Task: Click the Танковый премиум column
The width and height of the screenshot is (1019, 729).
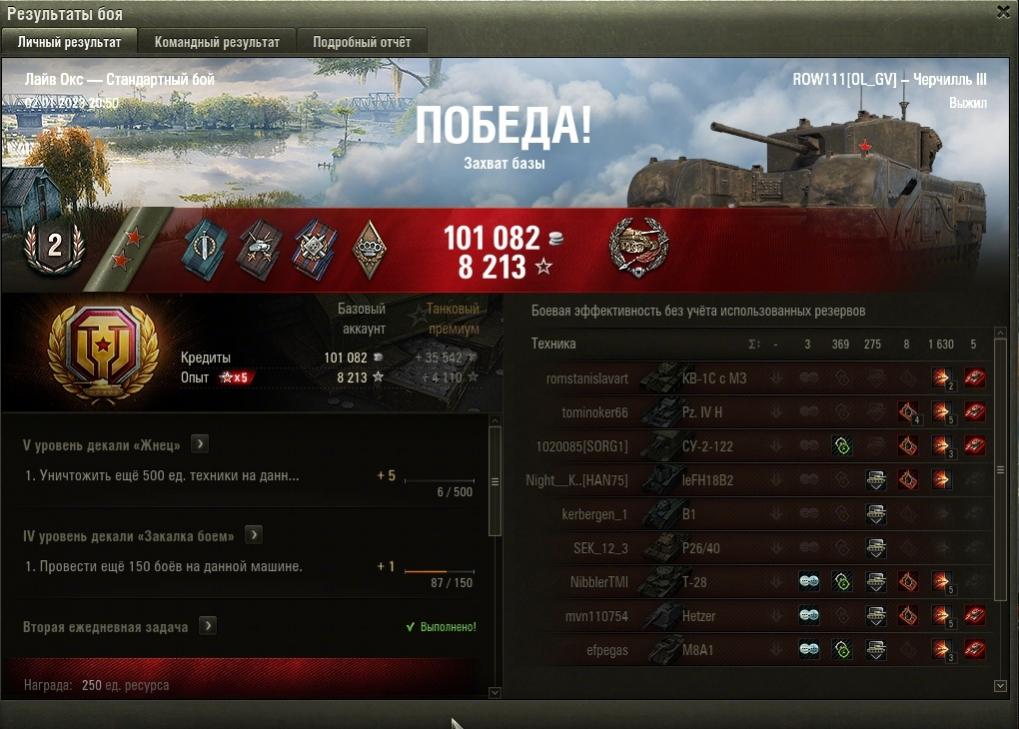Action: click(452, 319)
